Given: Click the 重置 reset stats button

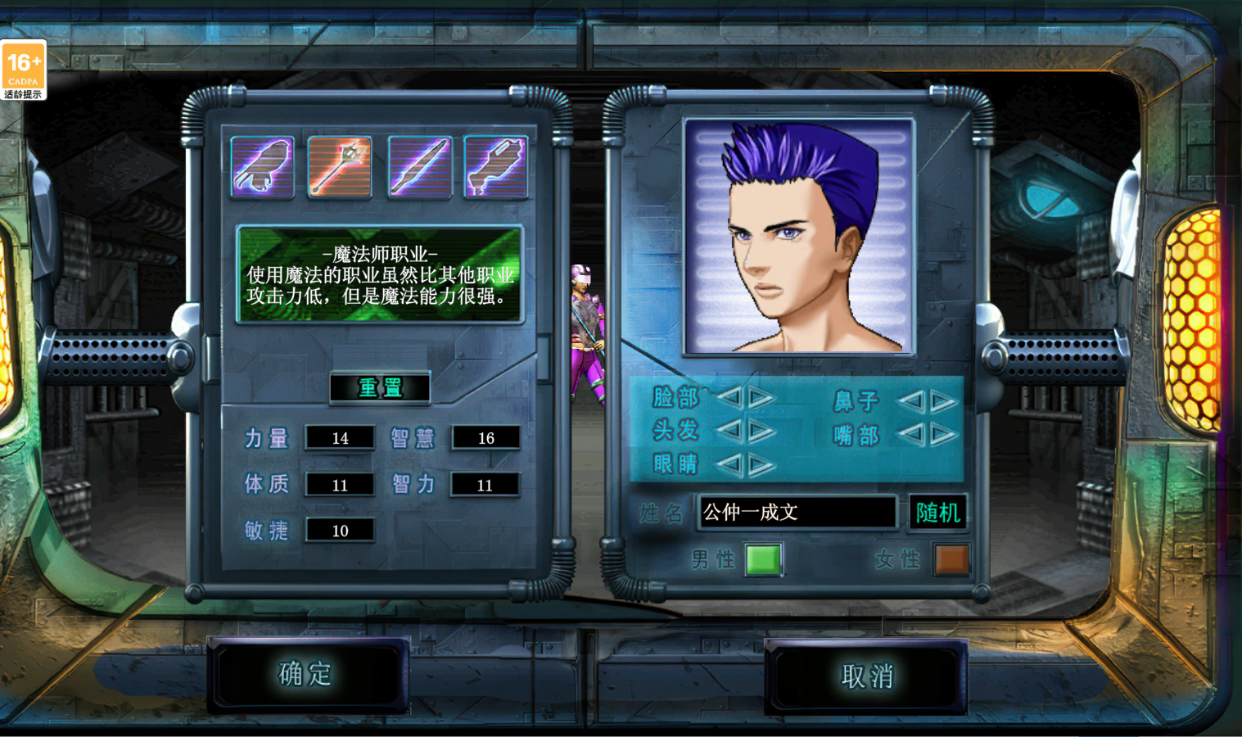Looking at the screenshot, I should [380, 388].
